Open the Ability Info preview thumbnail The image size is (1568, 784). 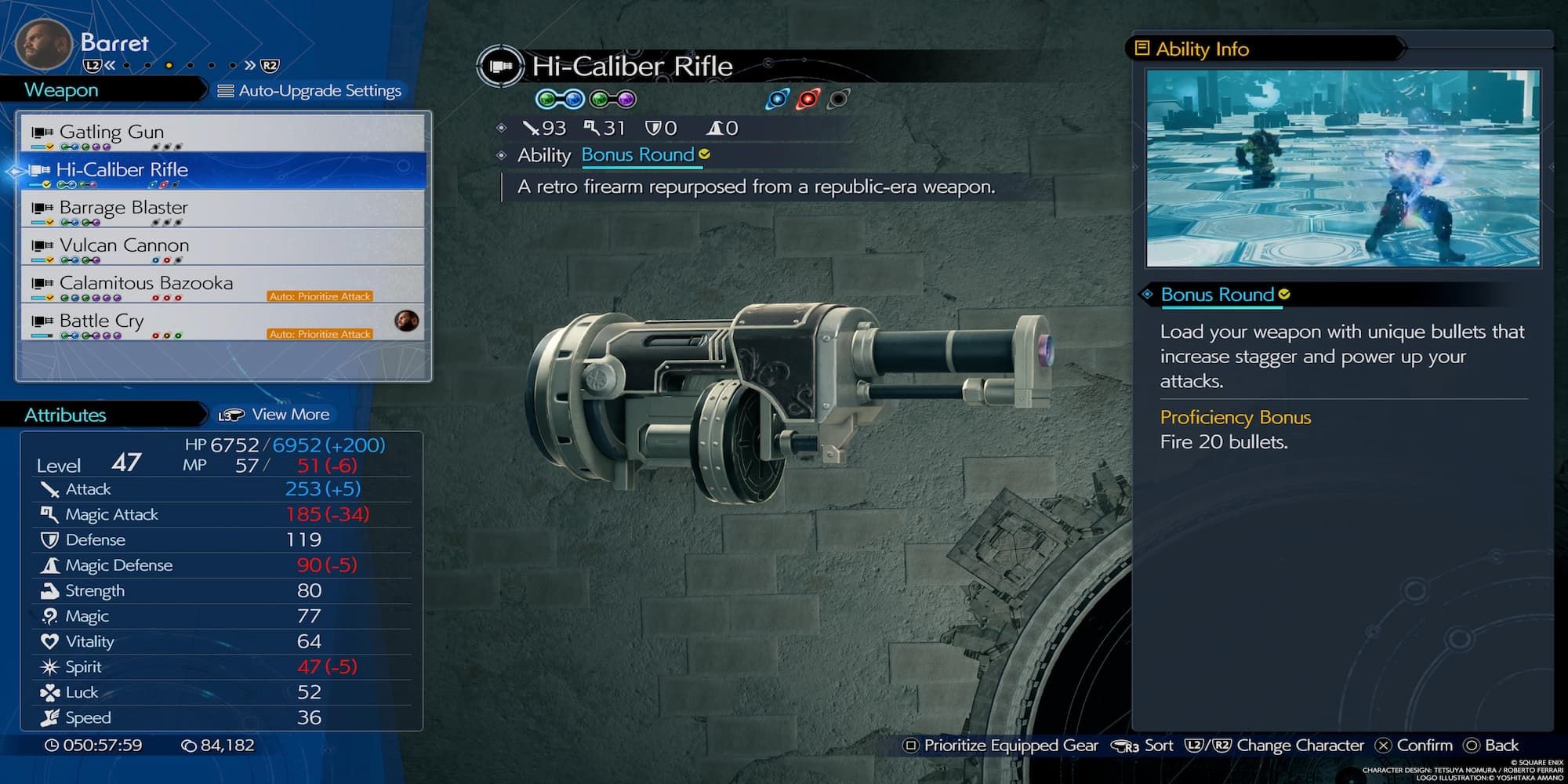(1342, 169)
